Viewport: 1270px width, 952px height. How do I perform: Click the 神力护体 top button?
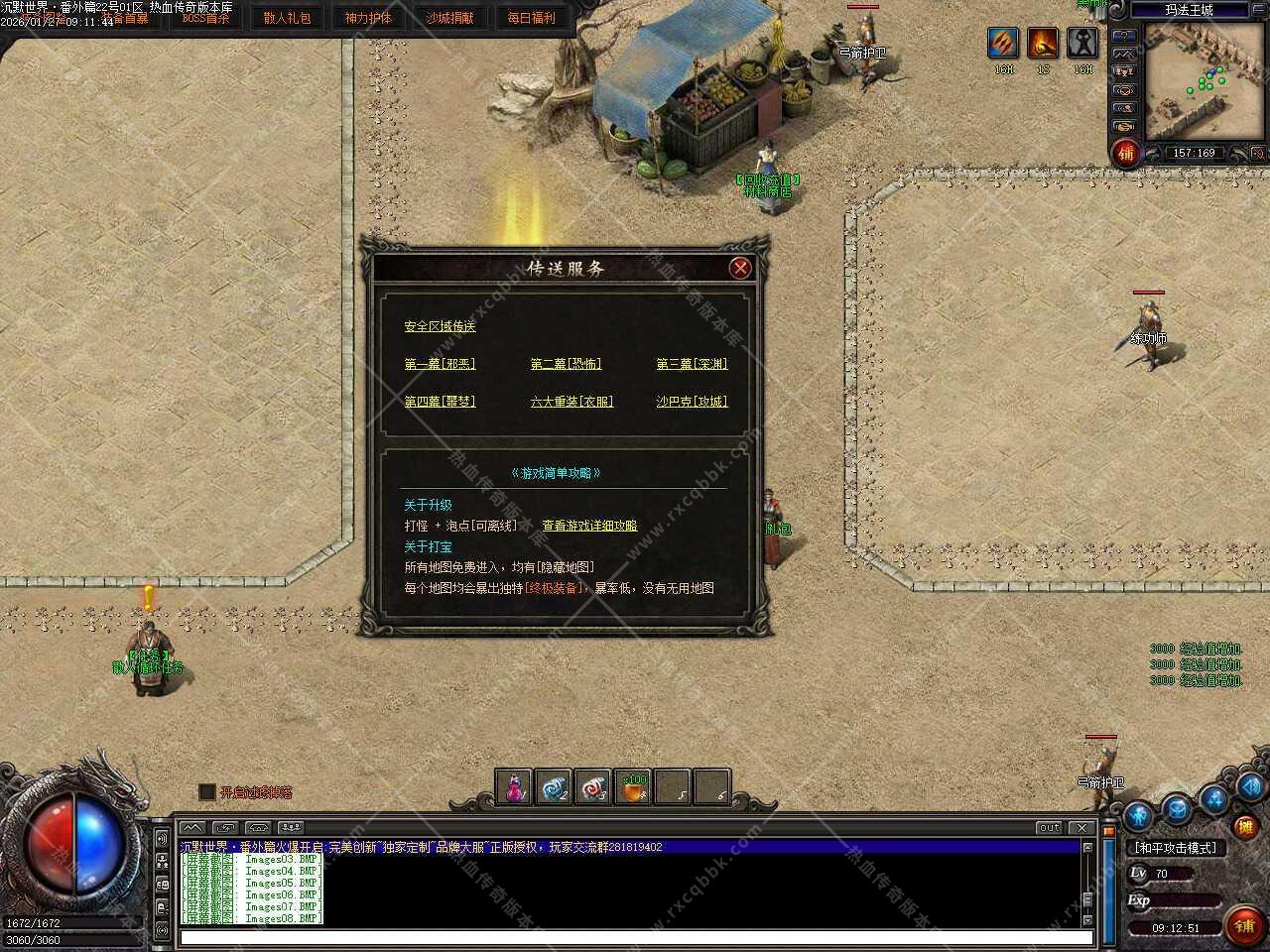pyautogui.click(x=368, y=18)
